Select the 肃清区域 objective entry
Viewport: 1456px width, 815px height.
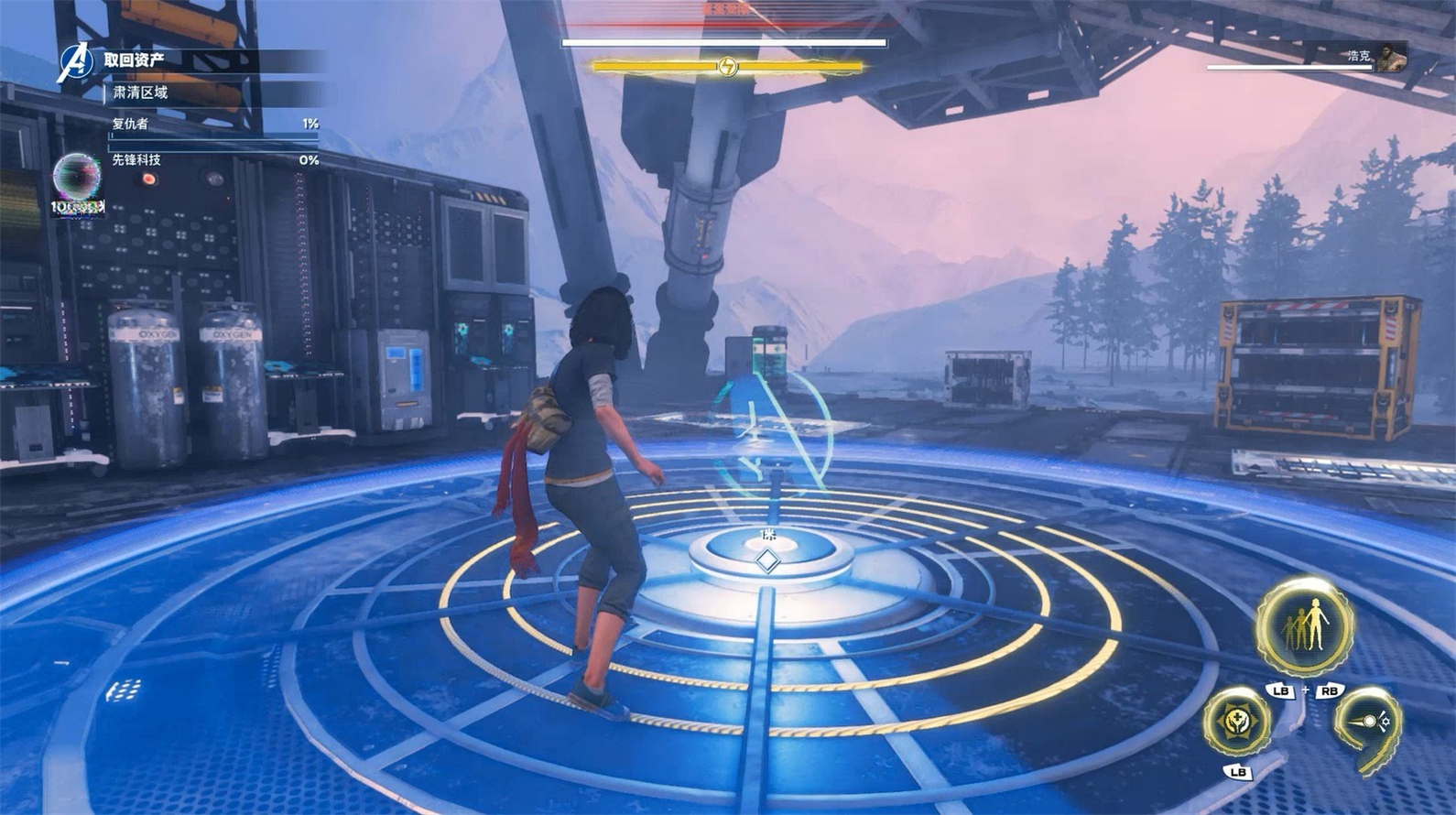click(140, 92)
